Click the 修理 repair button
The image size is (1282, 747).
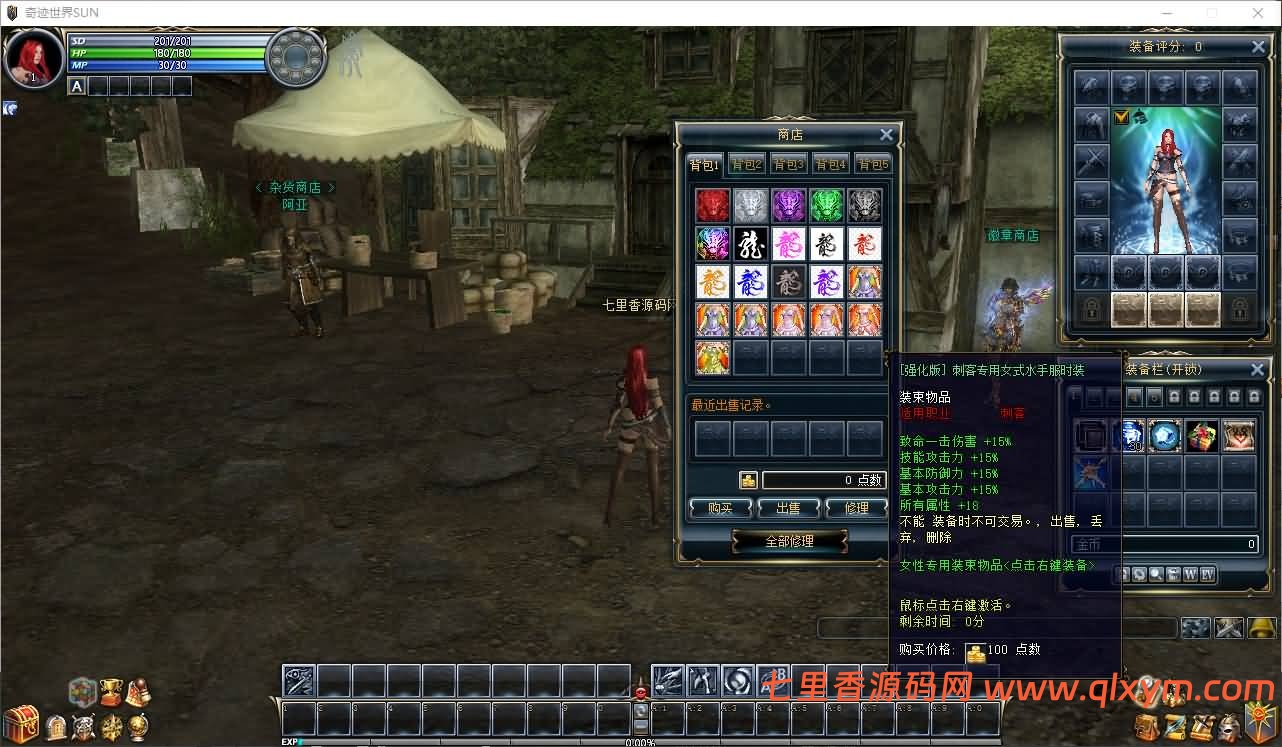coord(856,508)
